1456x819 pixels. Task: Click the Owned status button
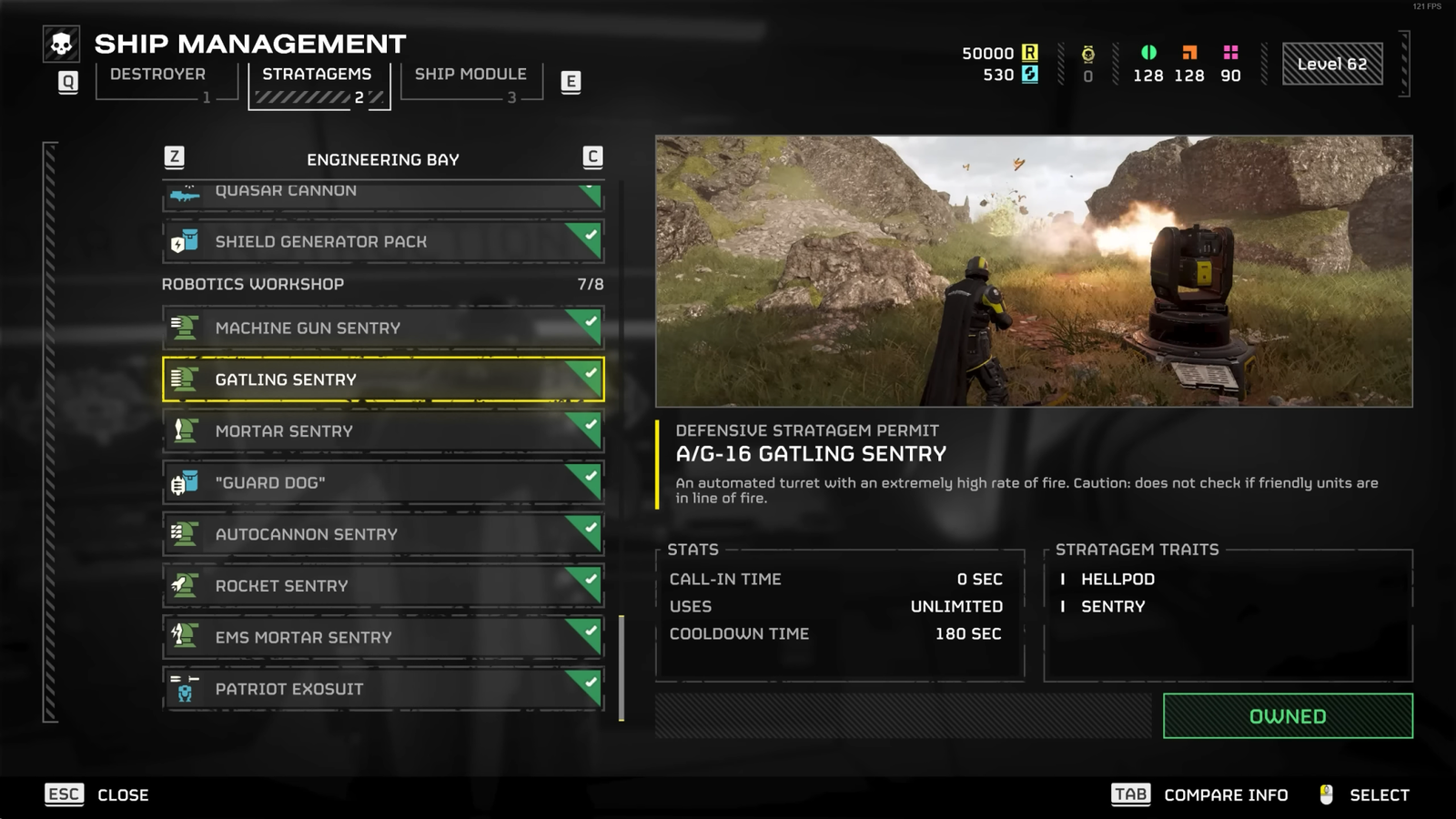tap(1287, 716)
